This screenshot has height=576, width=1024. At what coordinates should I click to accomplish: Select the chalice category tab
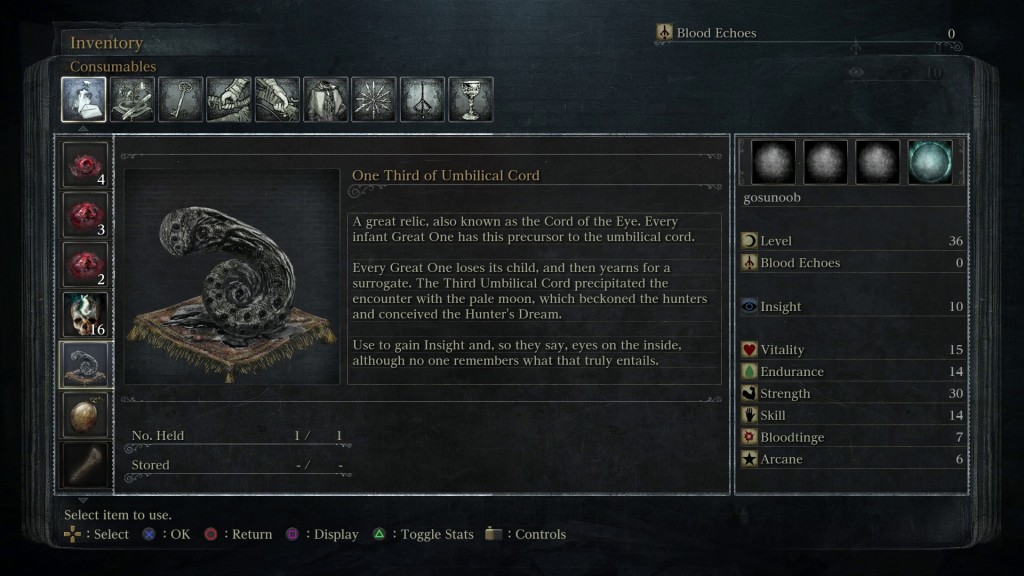click(x=470, y=99)
